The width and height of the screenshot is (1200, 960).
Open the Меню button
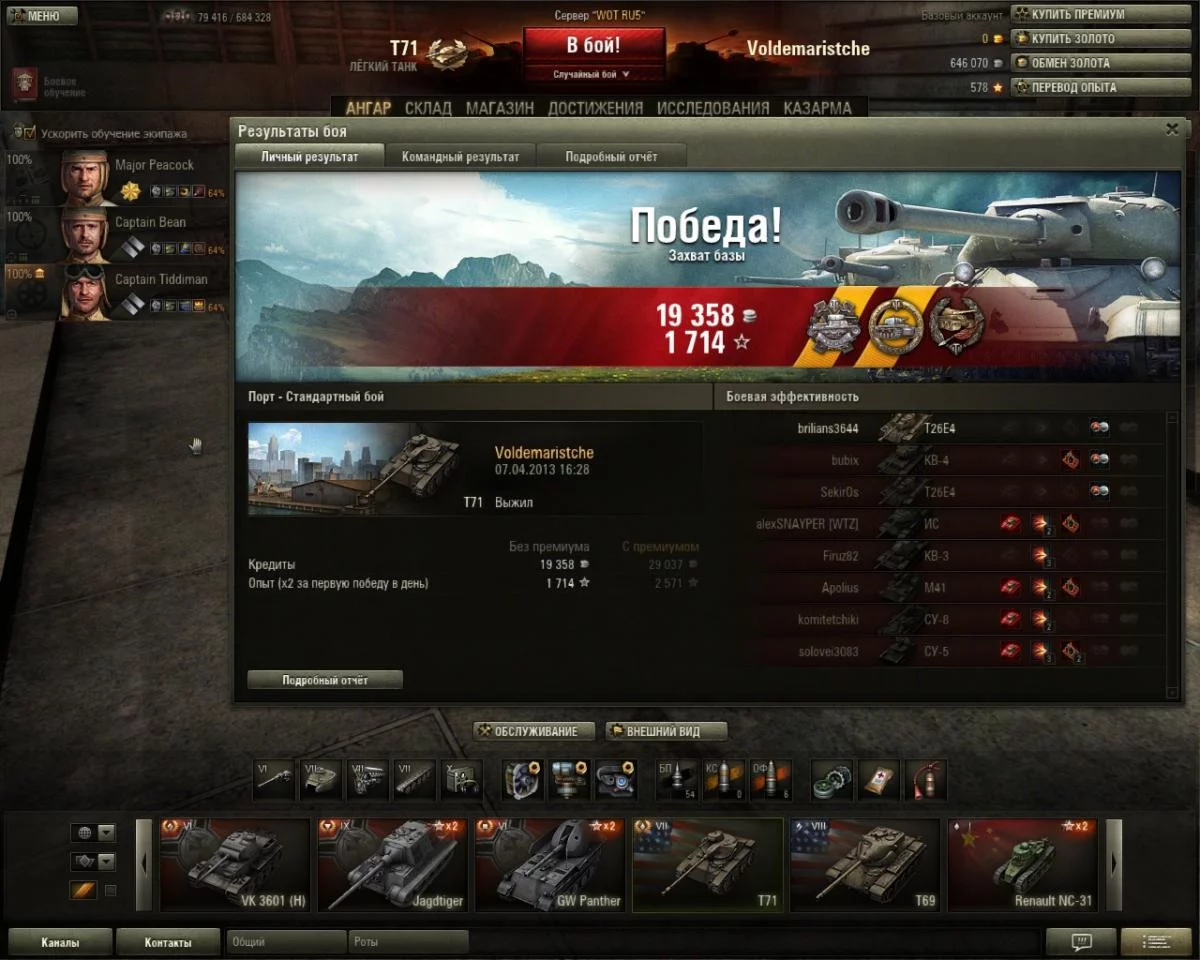pyautogui.click(x=41, y=16)
